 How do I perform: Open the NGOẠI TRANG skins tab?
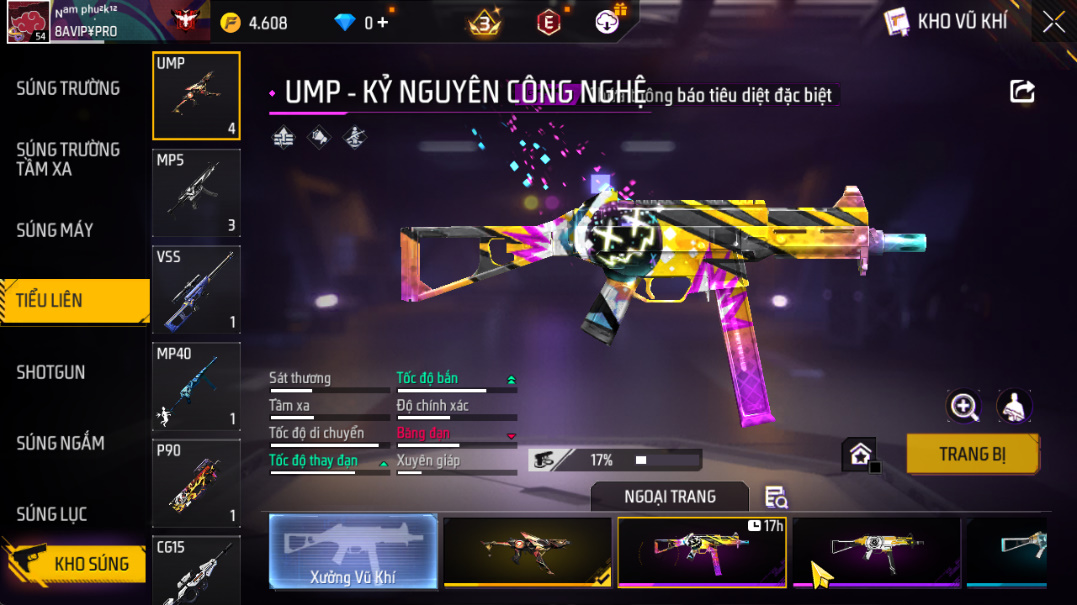pos(670,497)
